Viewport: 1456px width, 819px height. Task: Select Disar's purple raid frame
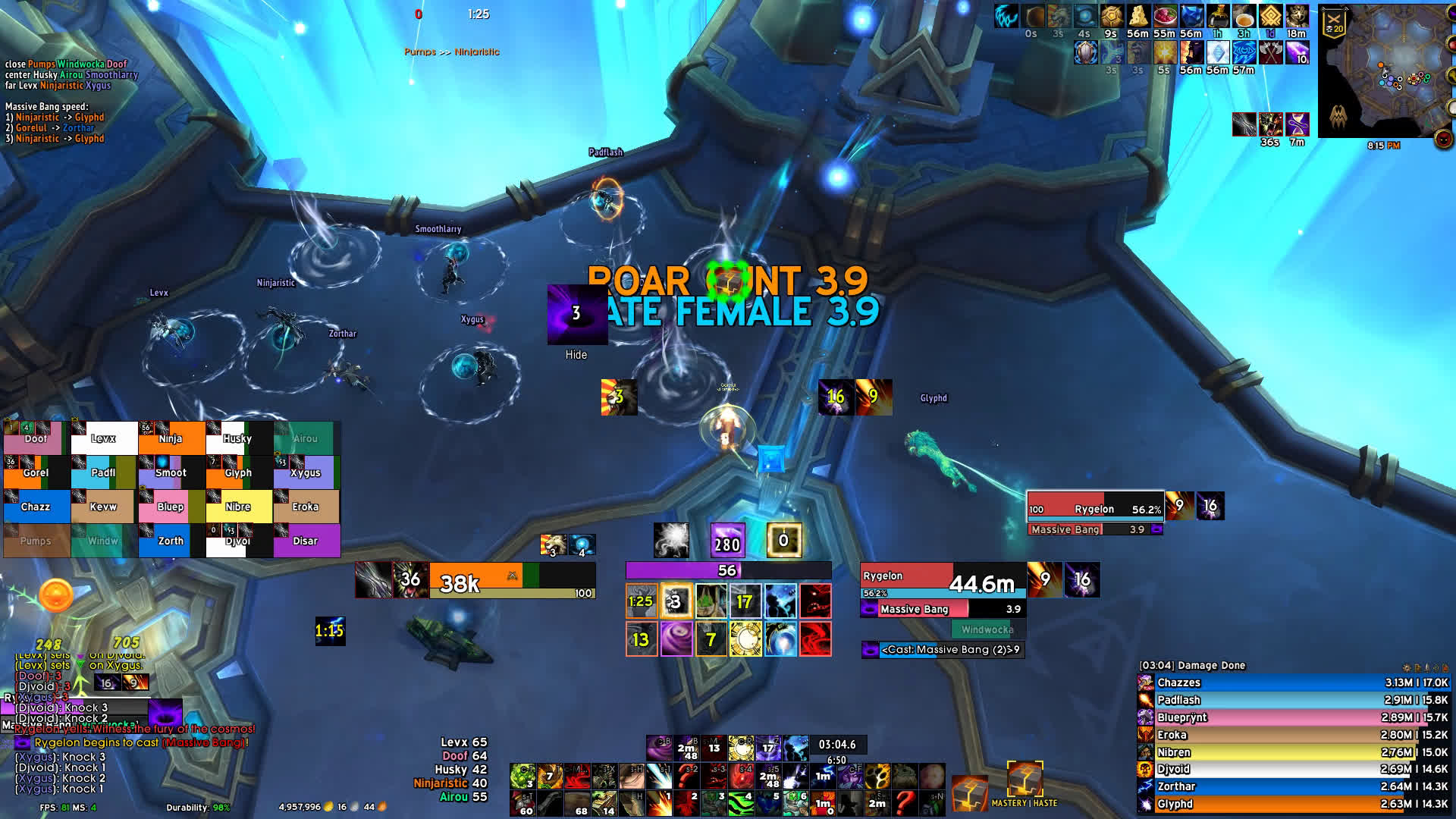(306, 541)
